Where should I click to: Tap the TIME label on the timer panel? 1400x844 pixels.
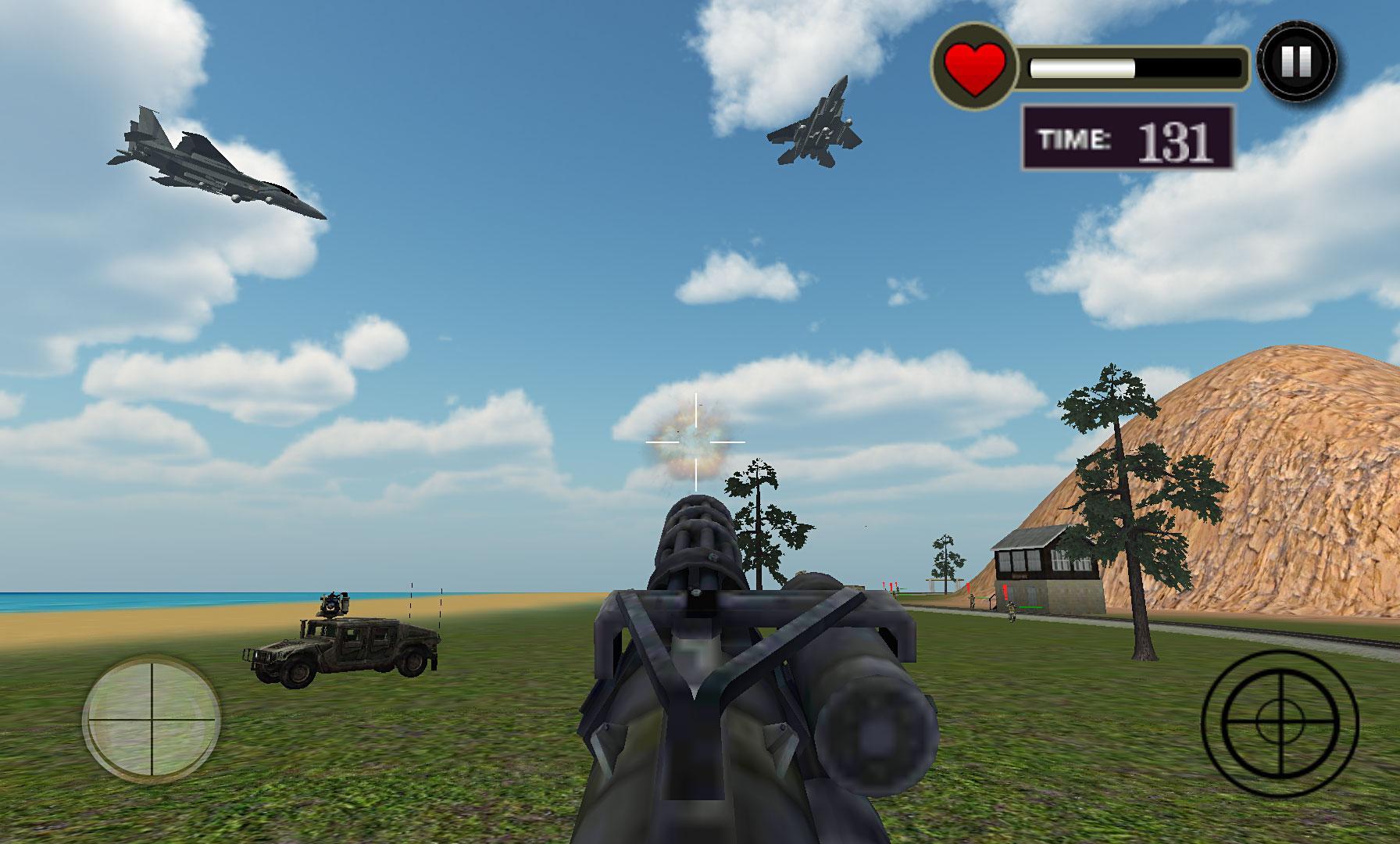(x=1076, y=140)
